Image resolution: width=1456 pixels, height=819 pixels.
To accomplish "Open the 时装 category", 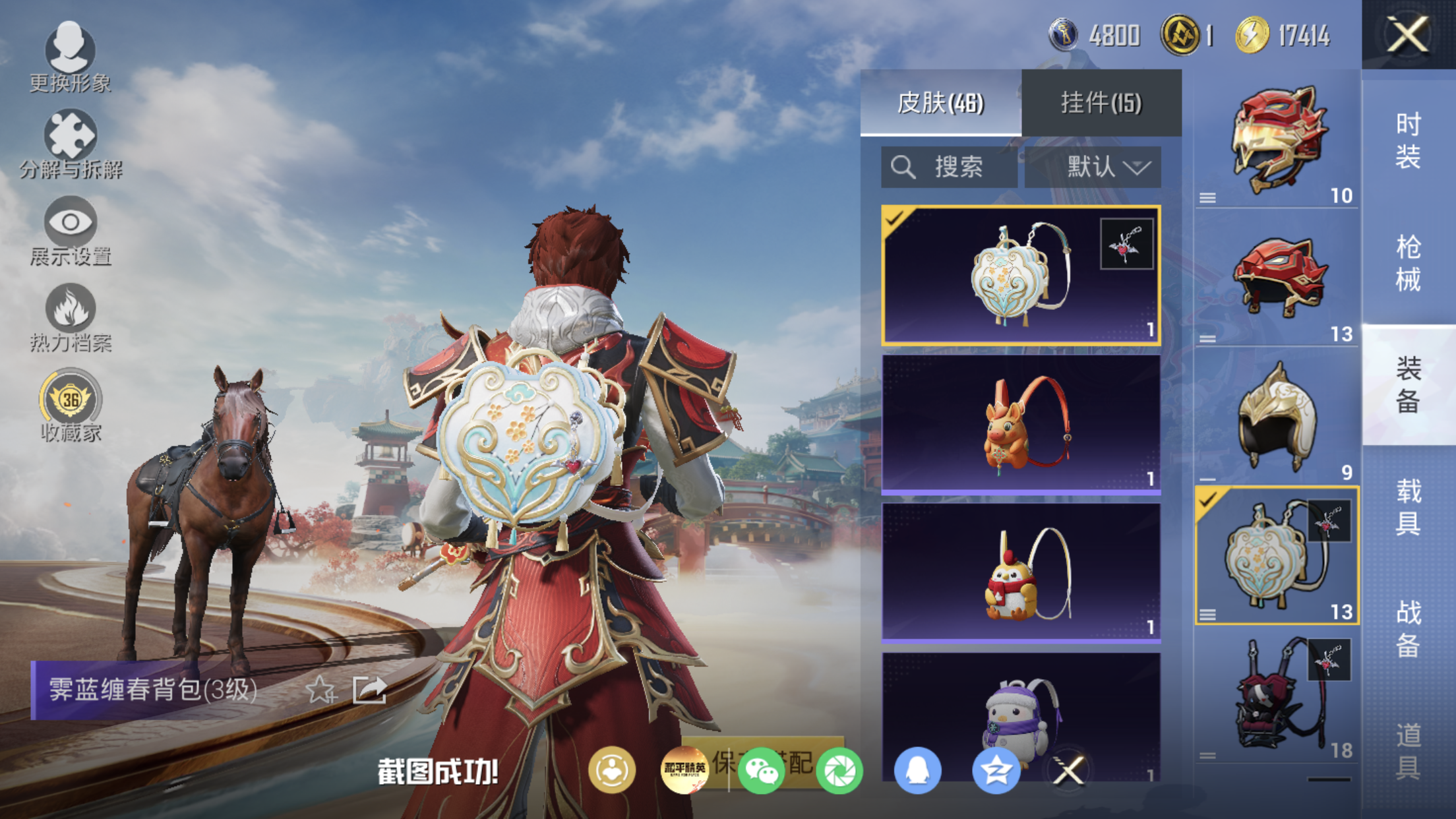I will [1408, 140].
